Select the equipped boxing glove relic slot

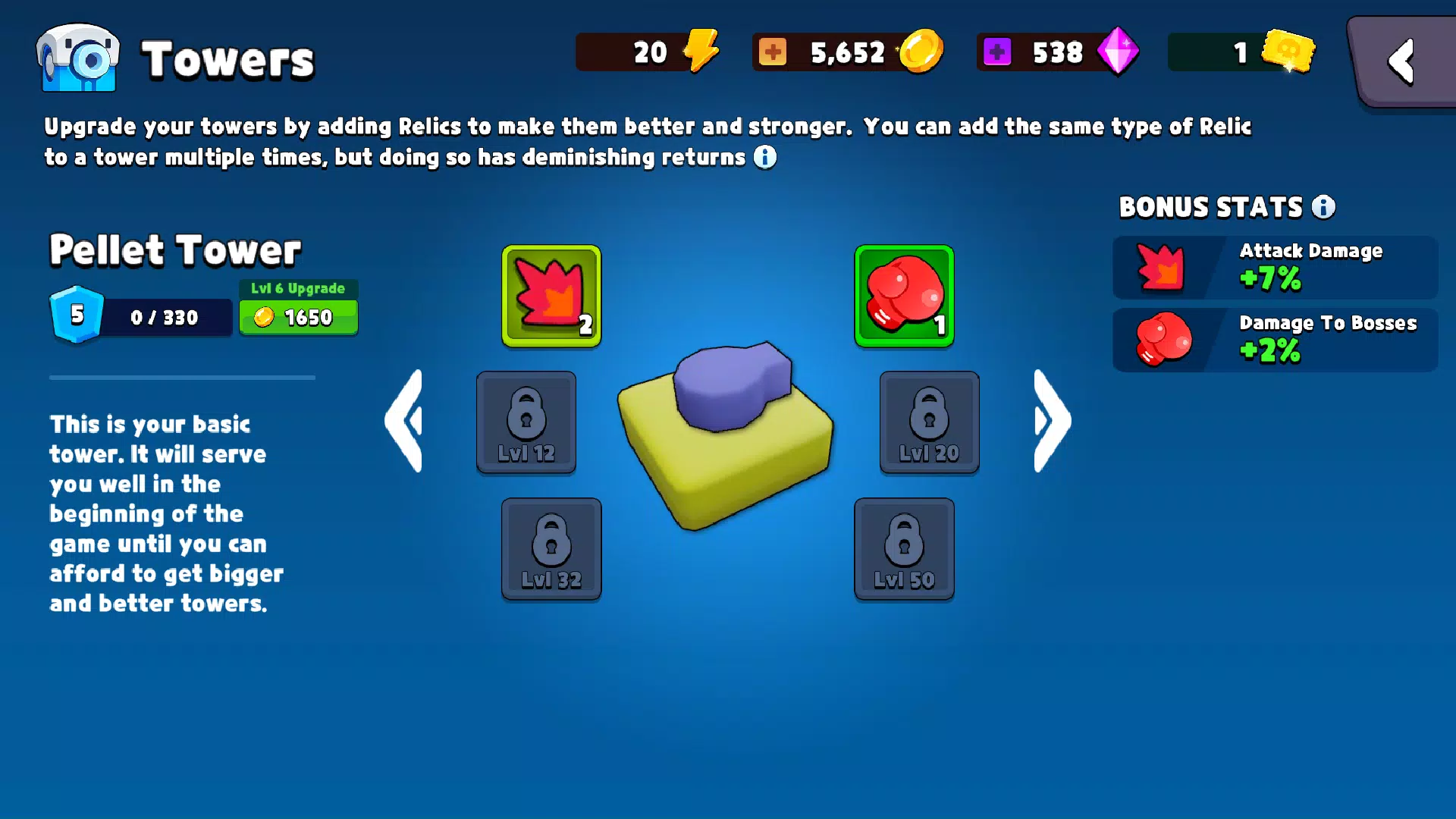[x=904, y=297]
